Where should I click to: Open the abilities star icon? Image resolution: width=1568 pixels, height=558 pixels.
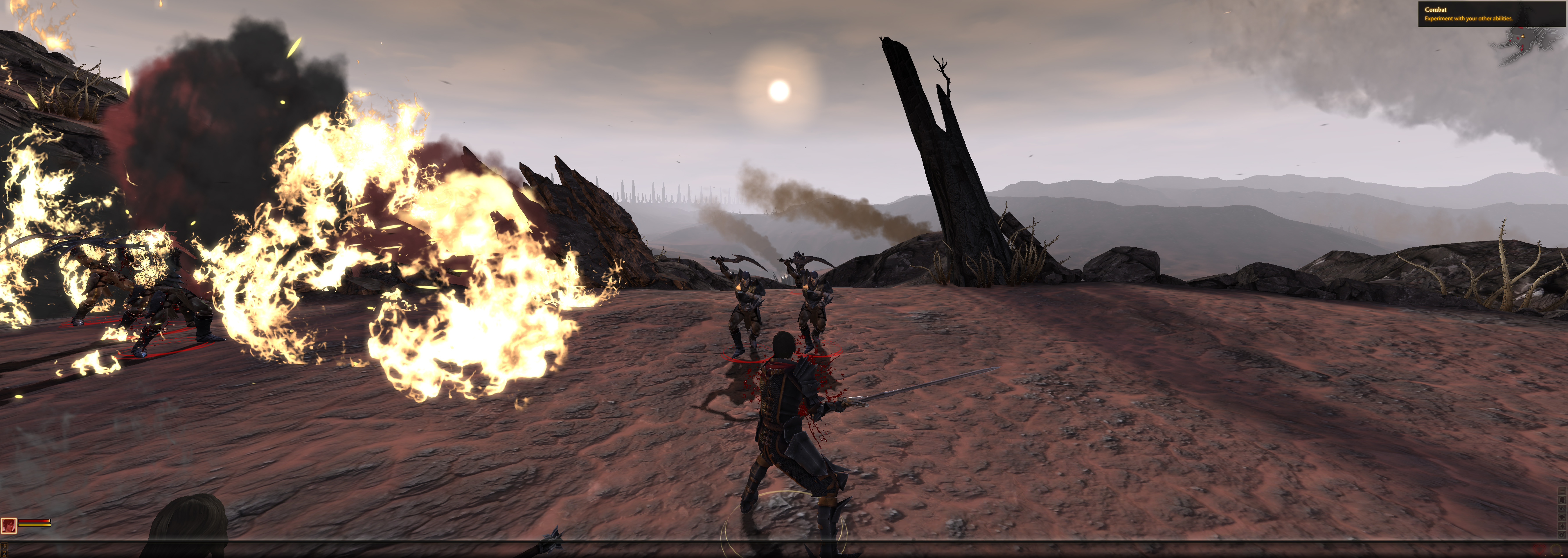[1562, 526]
